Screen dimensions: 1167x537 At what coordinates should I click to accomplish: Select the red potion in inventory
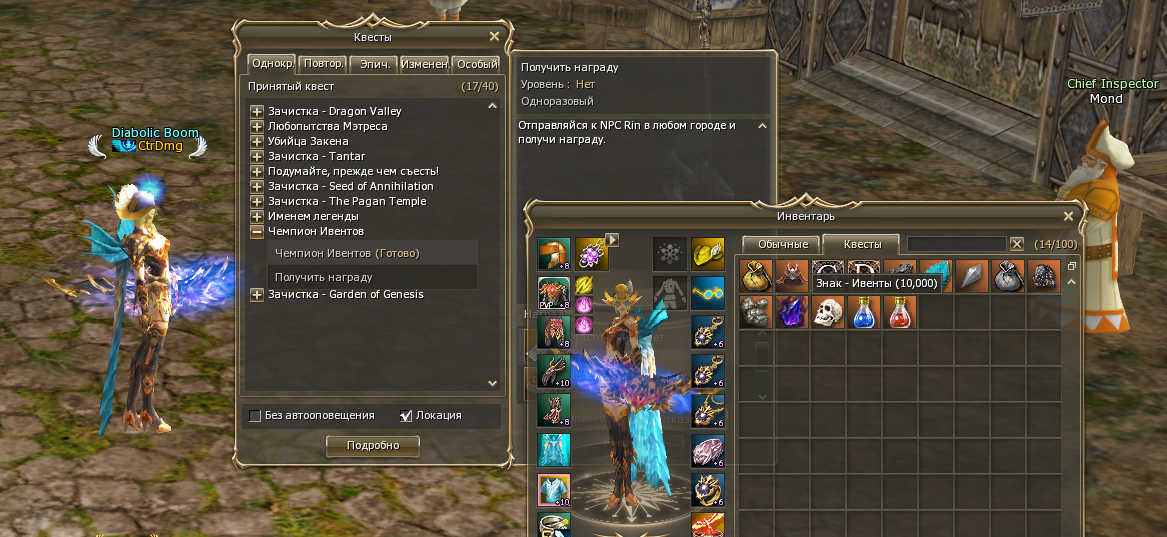click(899, 312)
